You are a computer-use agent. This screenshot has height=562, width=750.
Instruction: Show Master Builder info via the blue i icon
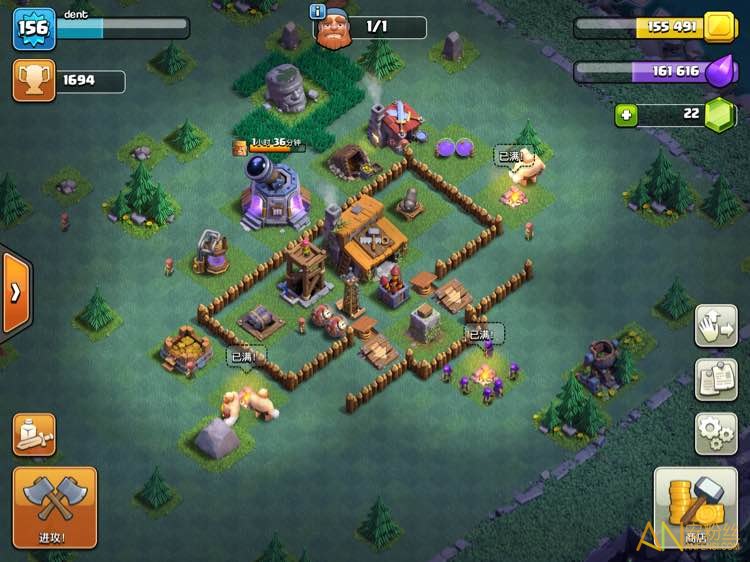(x=319, y=12)
